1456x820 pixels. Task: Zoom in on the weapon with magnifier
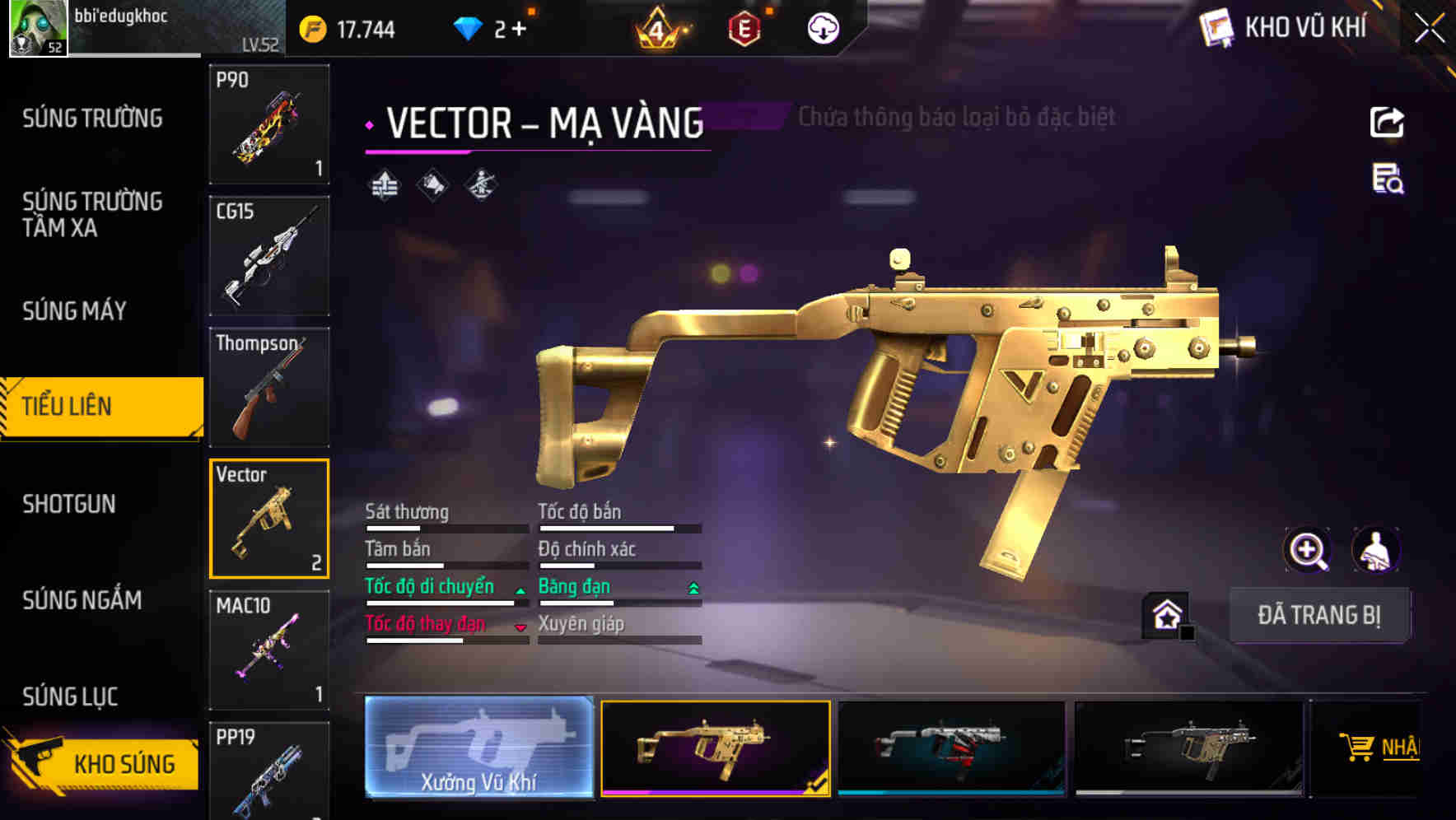coord(1307,550)
